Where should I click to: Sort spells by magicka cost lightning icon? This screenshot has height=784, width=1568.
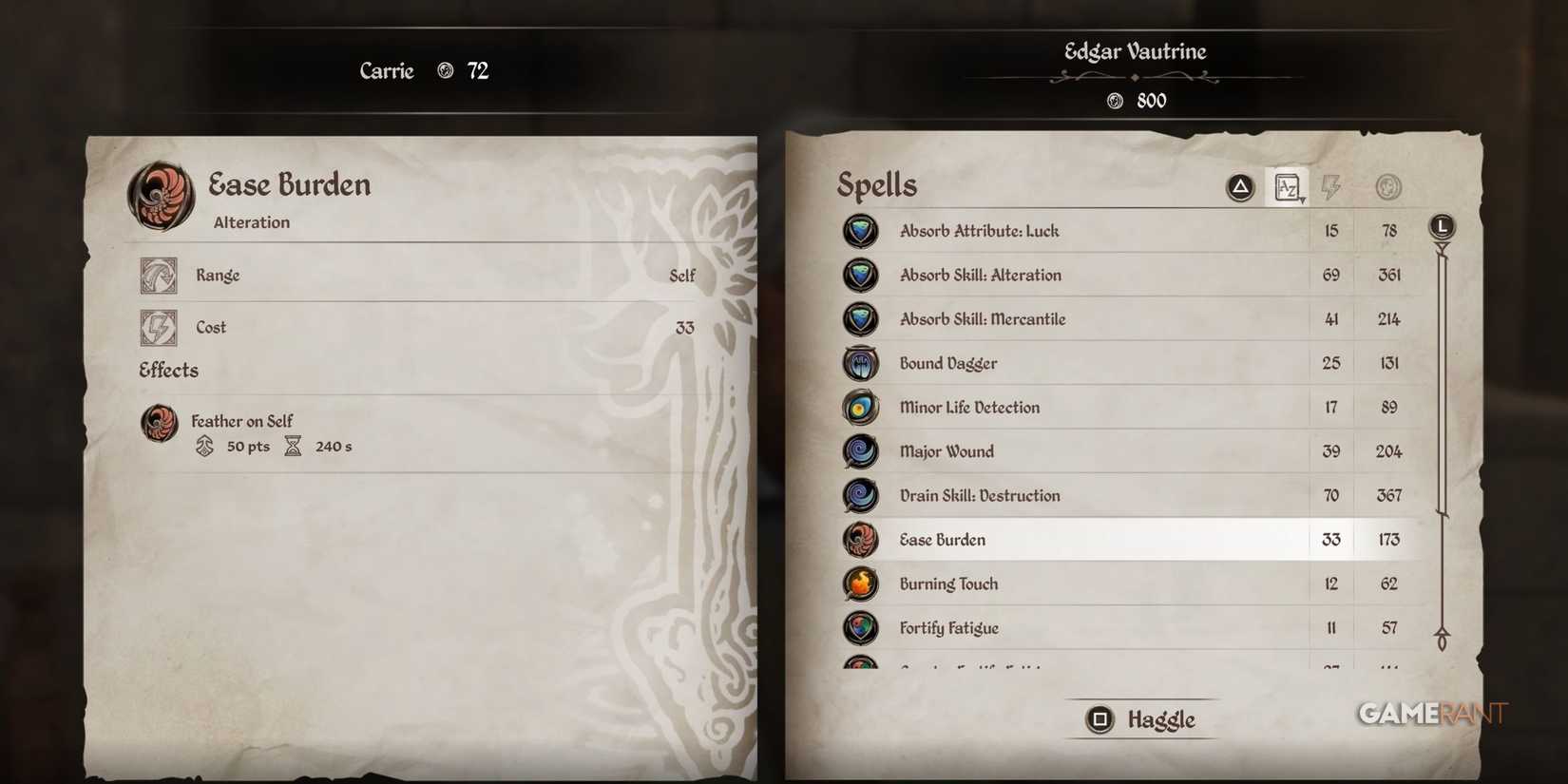(x=1330, y=186)
